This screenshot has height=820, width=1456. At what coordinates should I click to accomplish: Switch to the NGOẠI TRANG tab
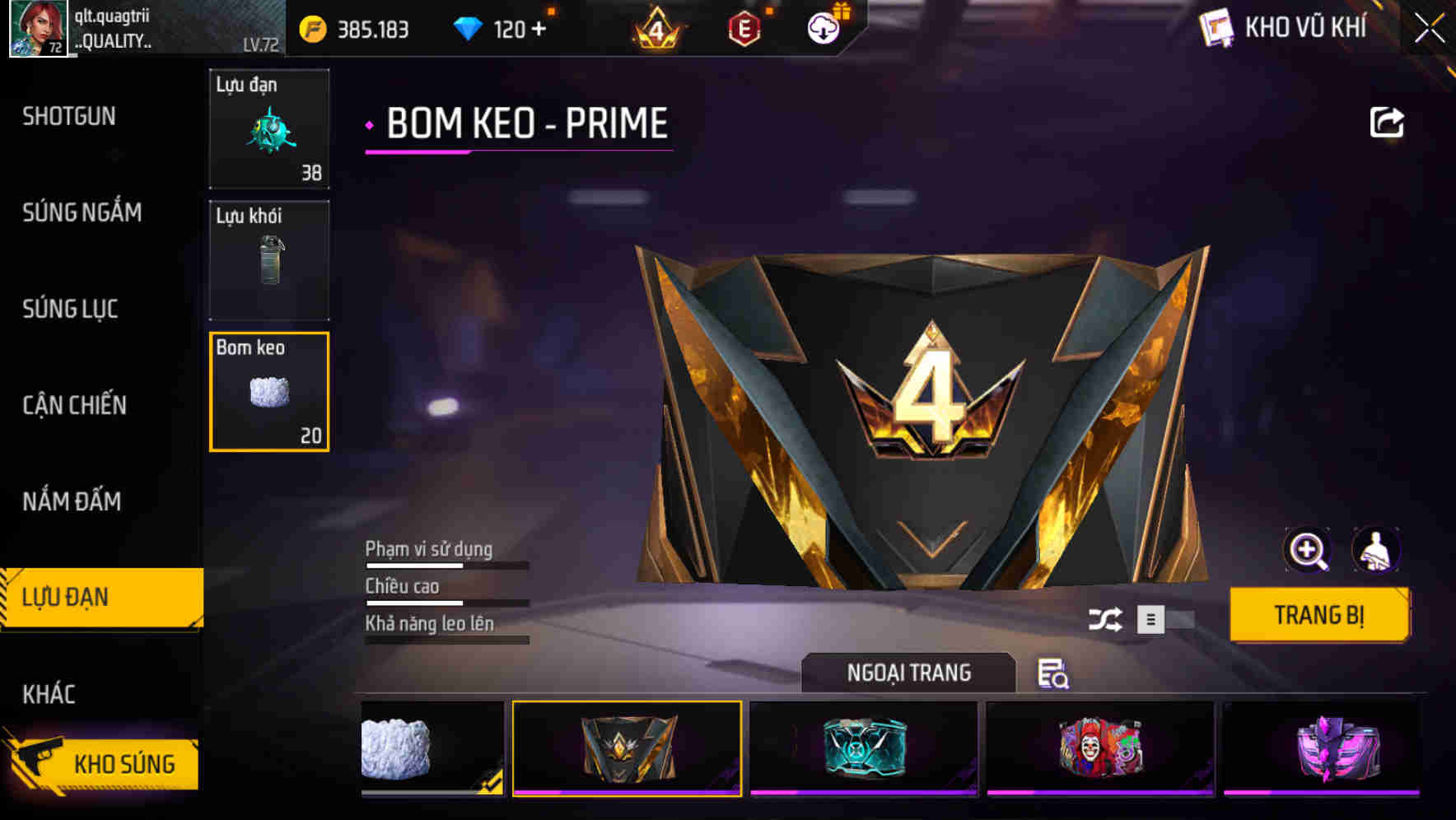pos(908,672)
